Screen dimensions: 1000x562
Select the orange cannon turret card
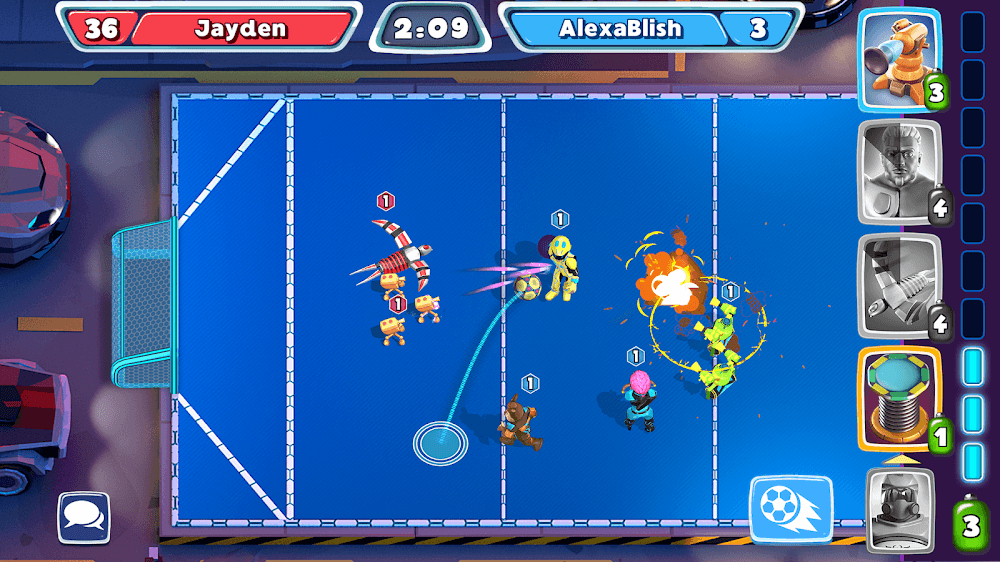[x=900, y=60]
